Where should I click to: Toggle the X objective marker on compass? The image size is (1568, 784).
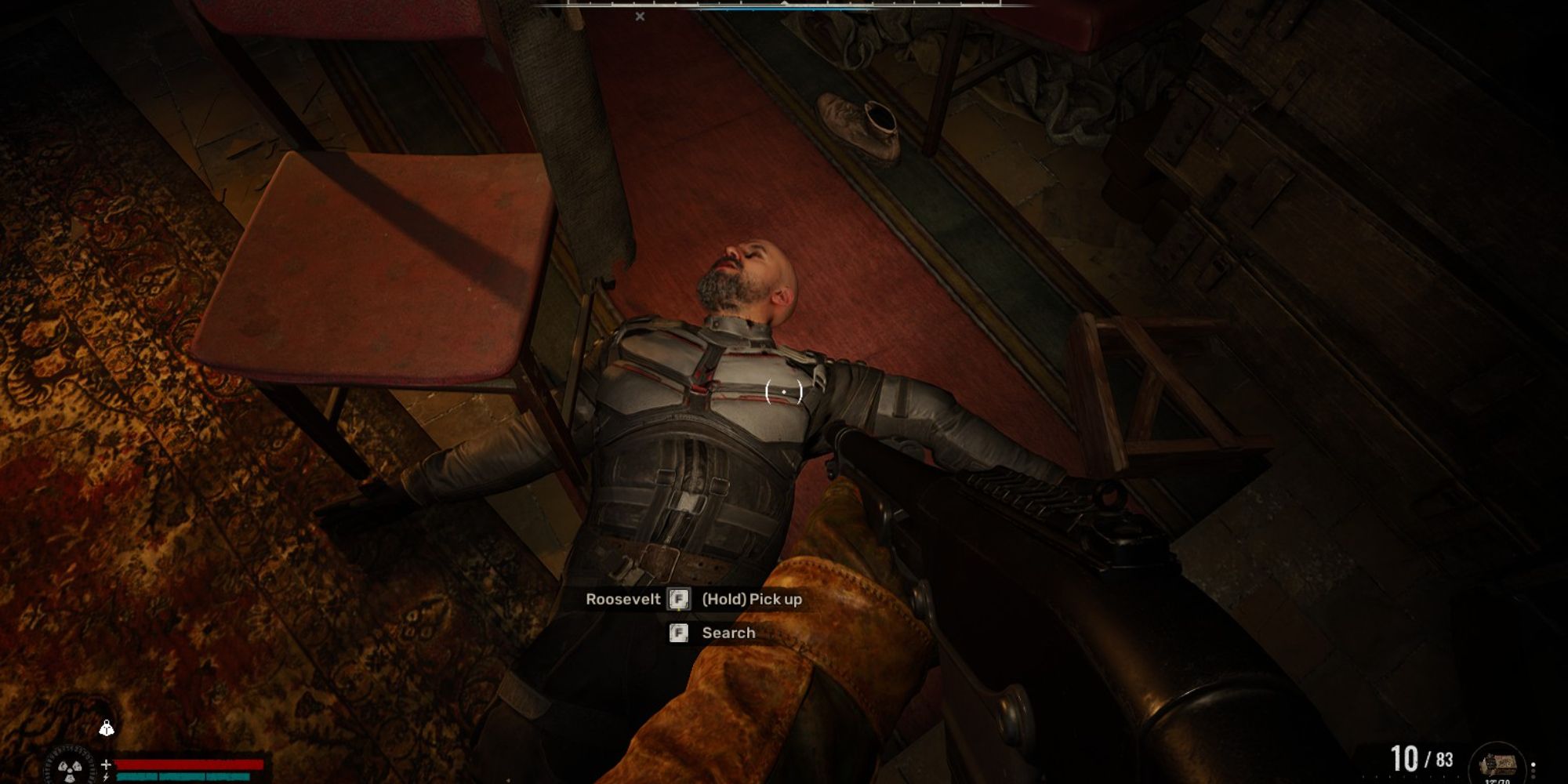point(640,16)
